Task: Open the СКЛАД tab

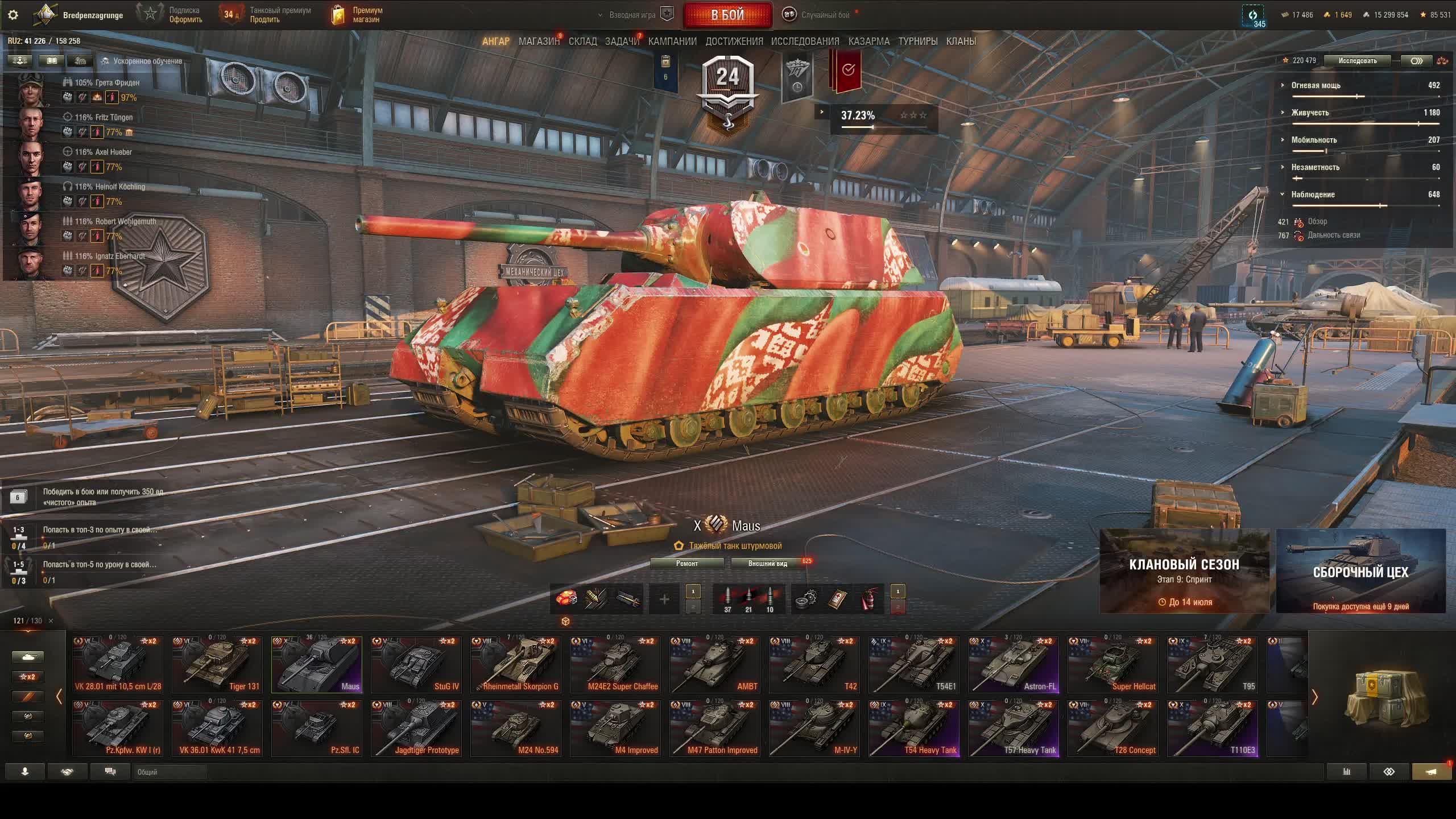Action: [x=583, y=42]
